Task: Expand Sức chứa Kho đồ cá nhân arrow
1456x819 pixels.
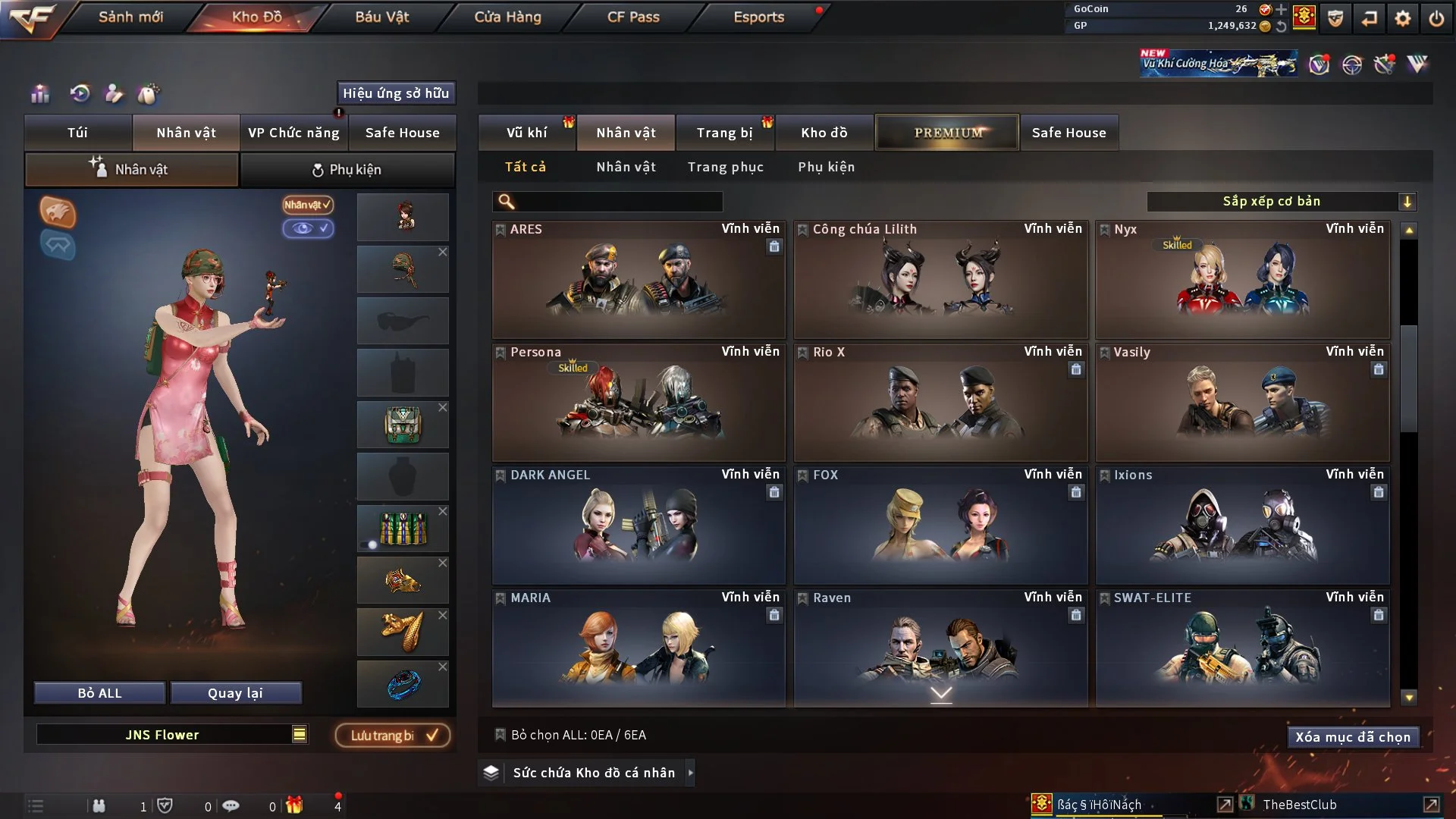Action: (x=691, y=773)
